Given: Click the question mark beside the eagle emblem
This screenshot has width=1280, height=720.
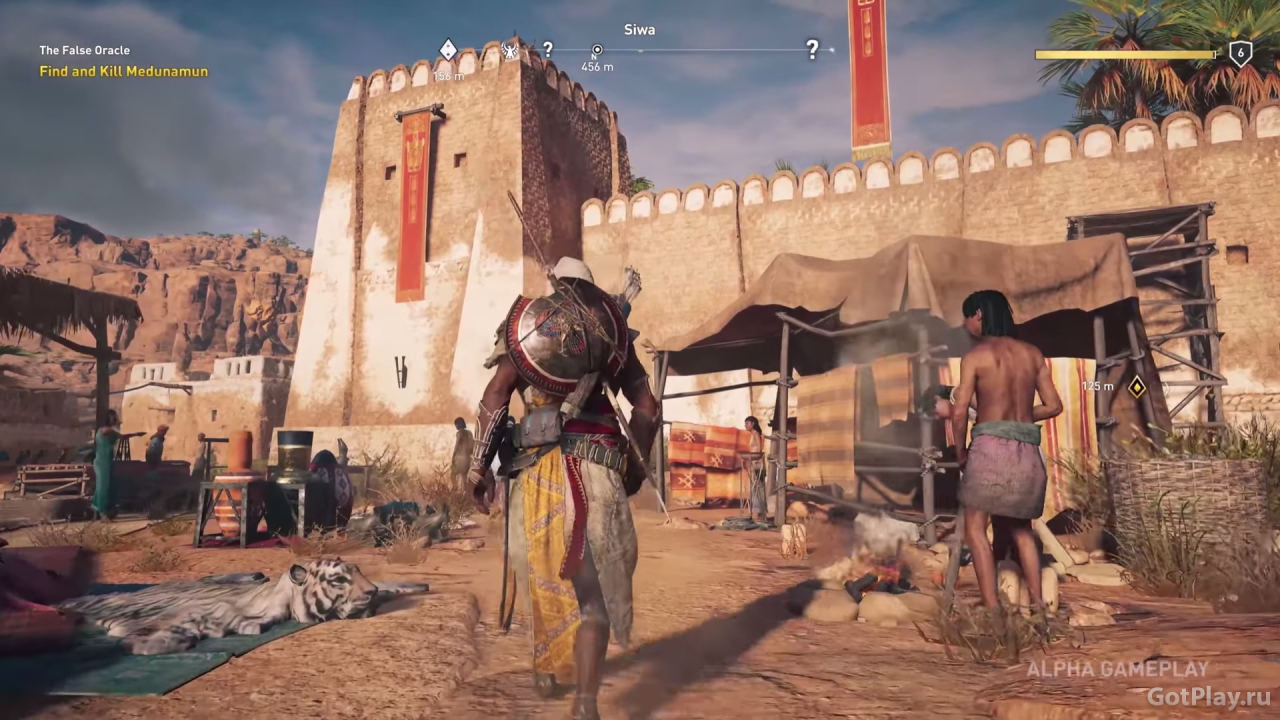Looking at the screenshot, I should click(547, 49).
